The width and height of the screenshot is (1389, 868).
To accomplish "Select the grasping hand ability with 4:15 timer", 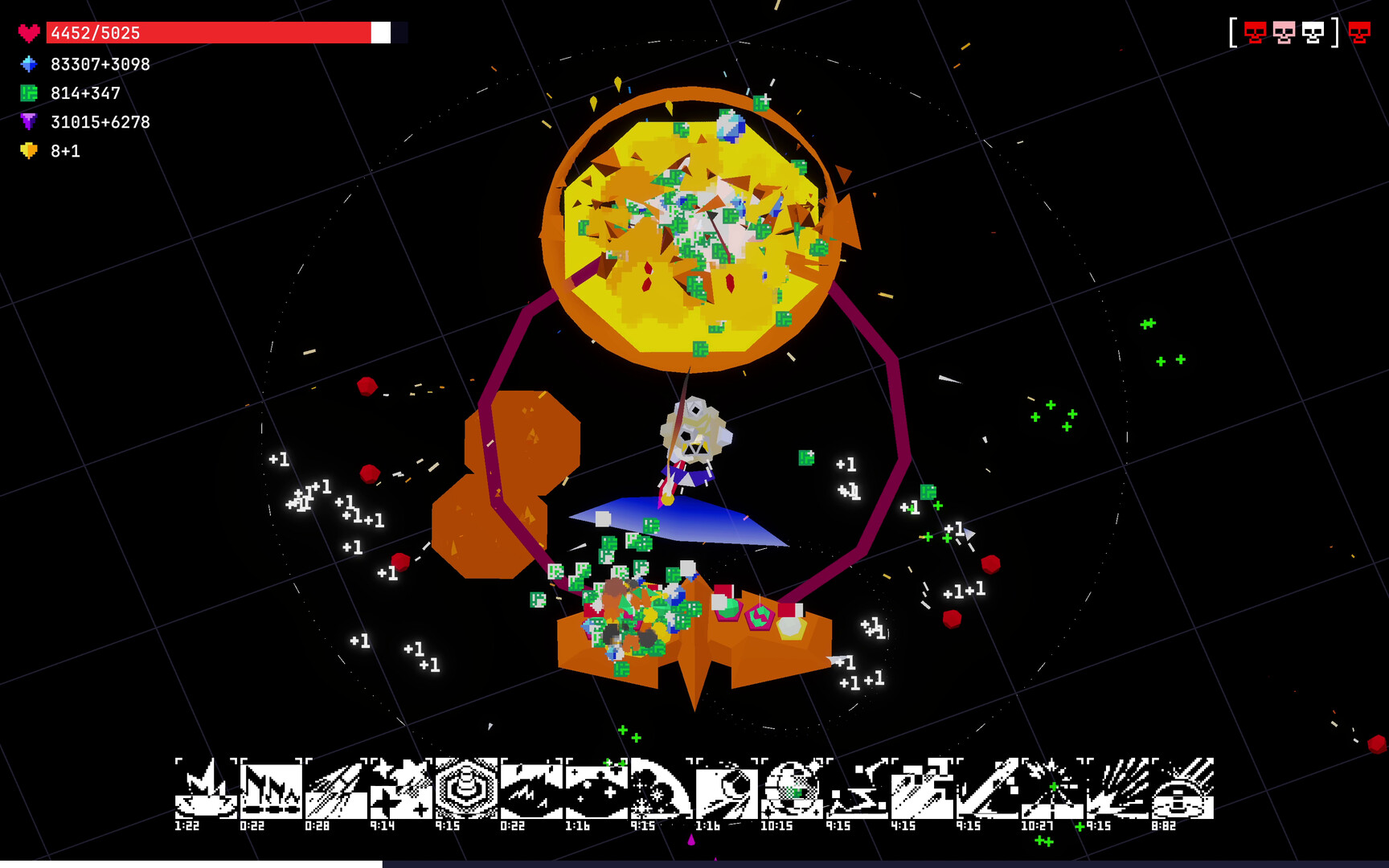I will pyautogui.click(x=923, y=788).
